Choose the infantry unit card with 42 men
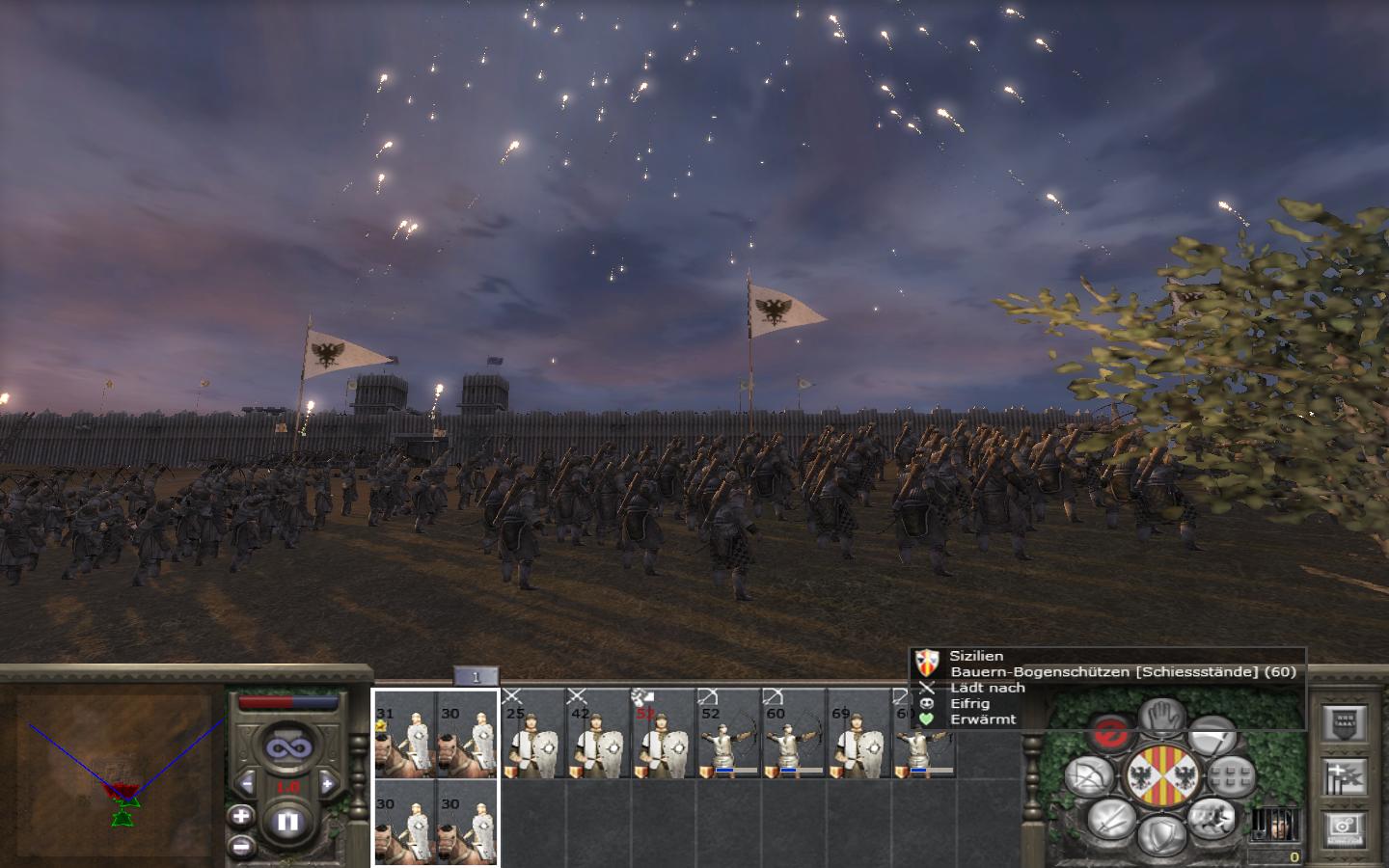This screenshot has width=1389, height=868. pos(596,737)
